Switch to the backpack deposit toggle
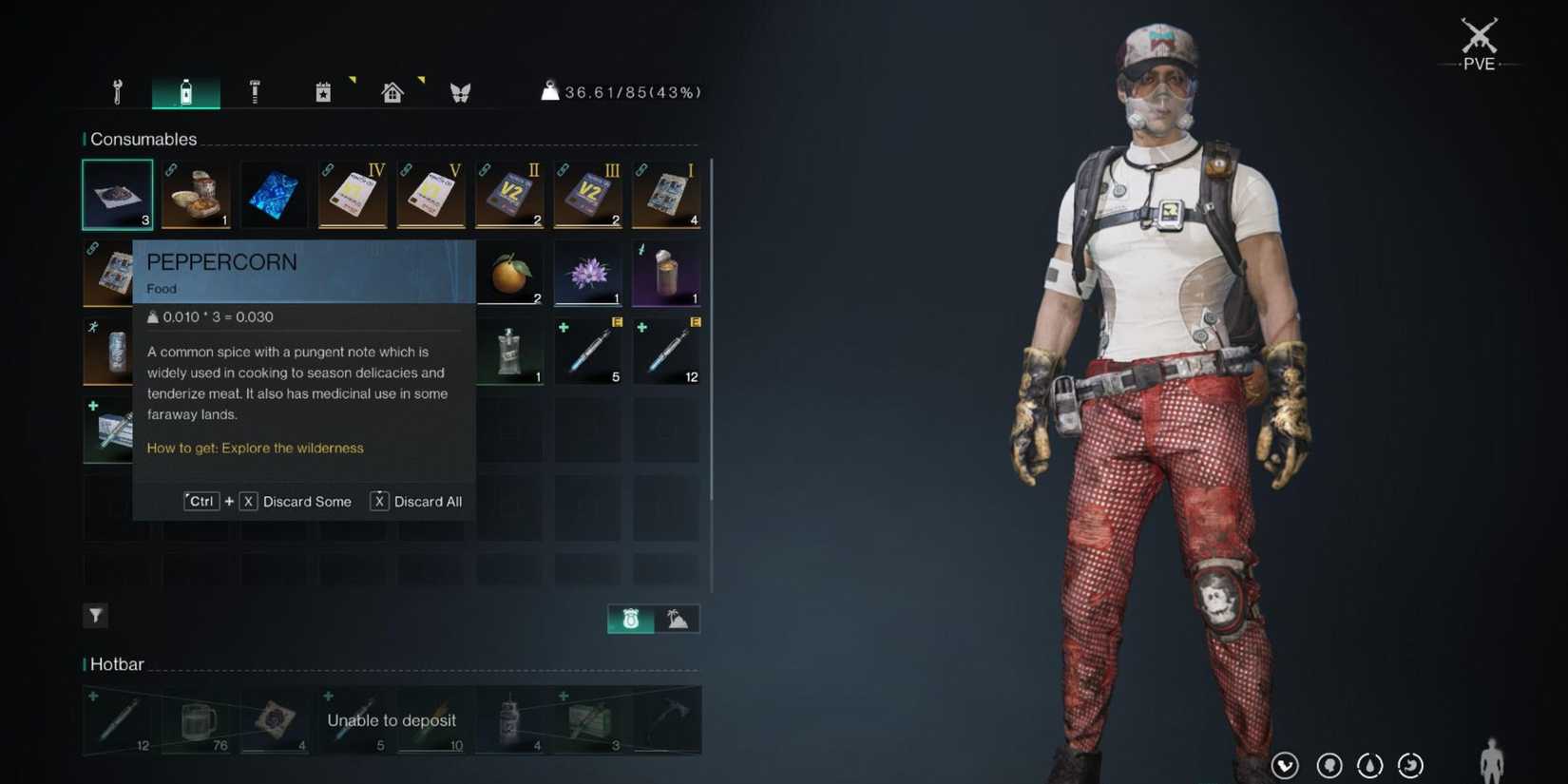This screenshot has width=1568, height=784. tap(629, 618)
